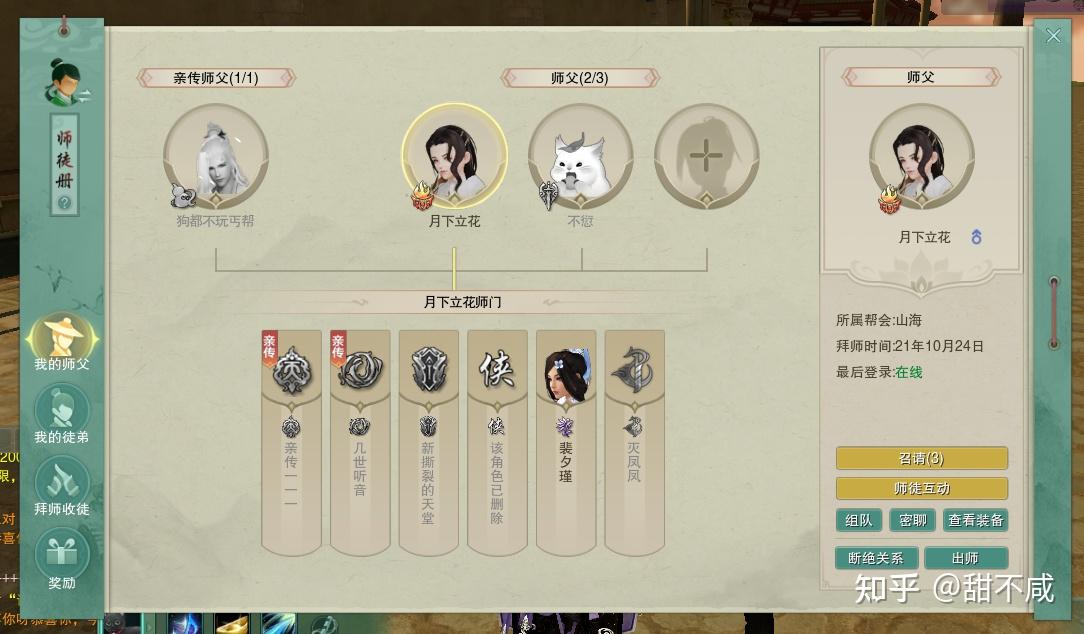This screenshot has width=1084, height=634.
Task: Send a whisper with 密聊
Action: coord(912,520)
